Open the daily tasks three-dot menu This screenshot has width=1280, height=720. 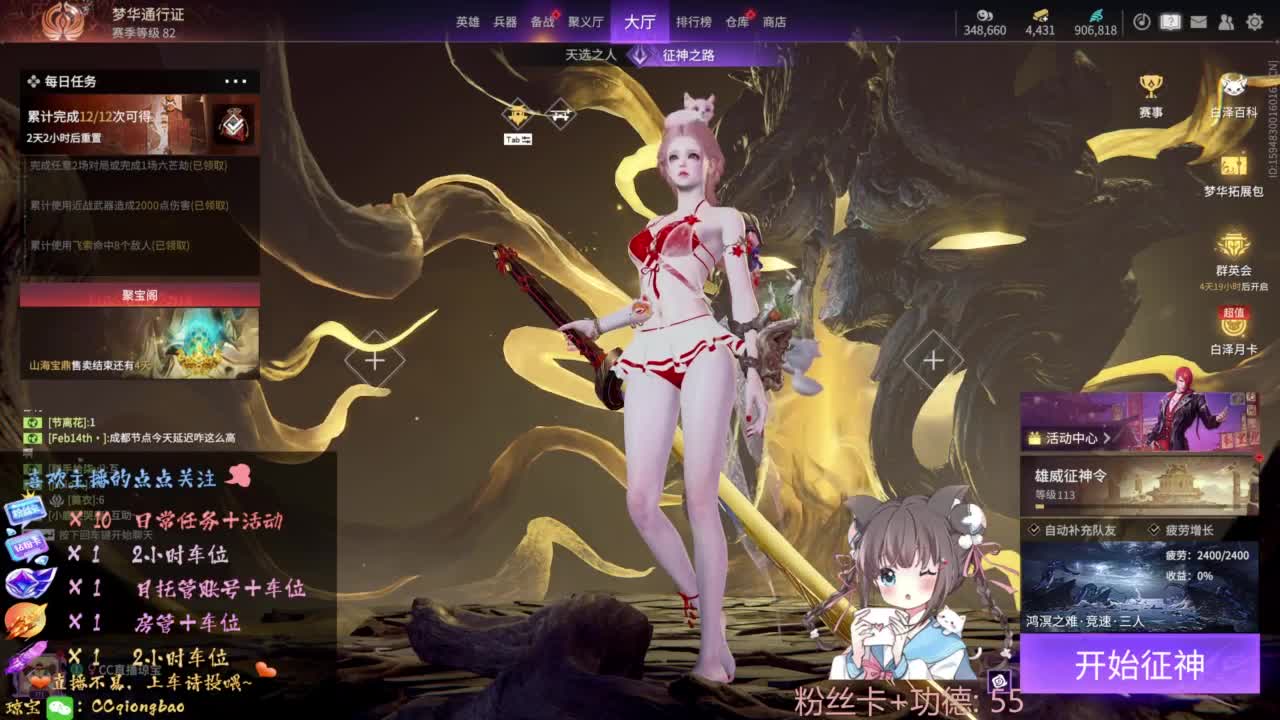[x=236, y=81]
